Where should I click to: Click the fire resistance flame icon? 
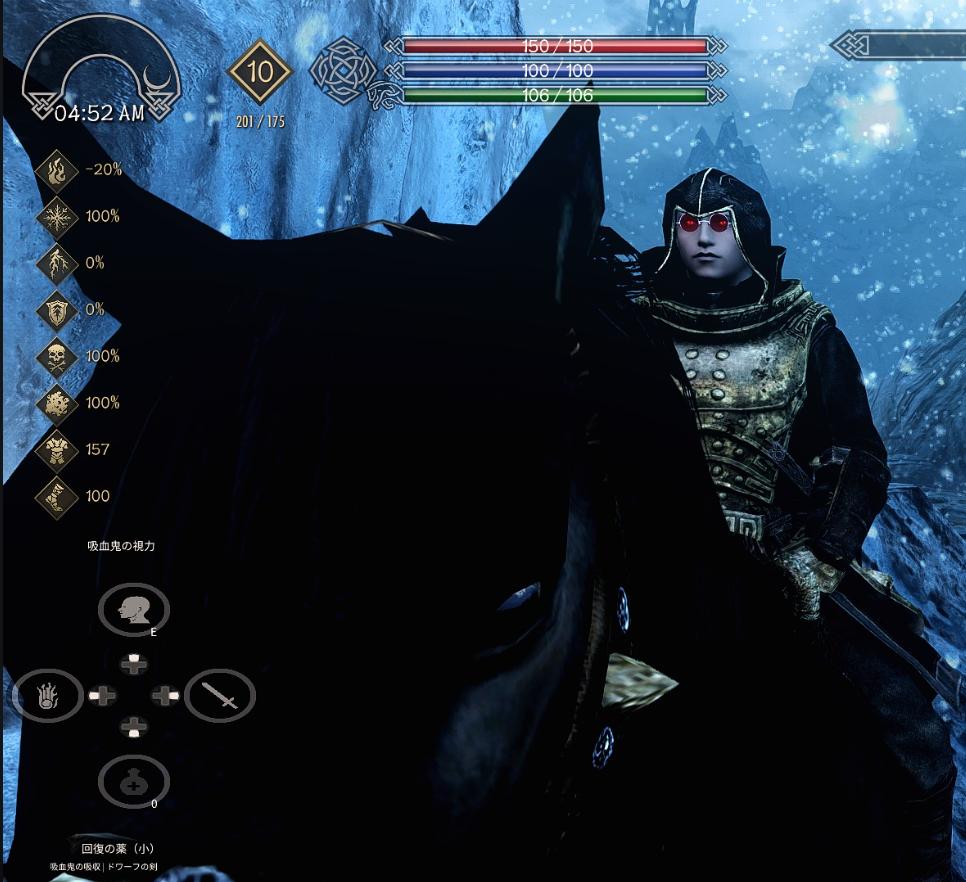click(57, 170)
